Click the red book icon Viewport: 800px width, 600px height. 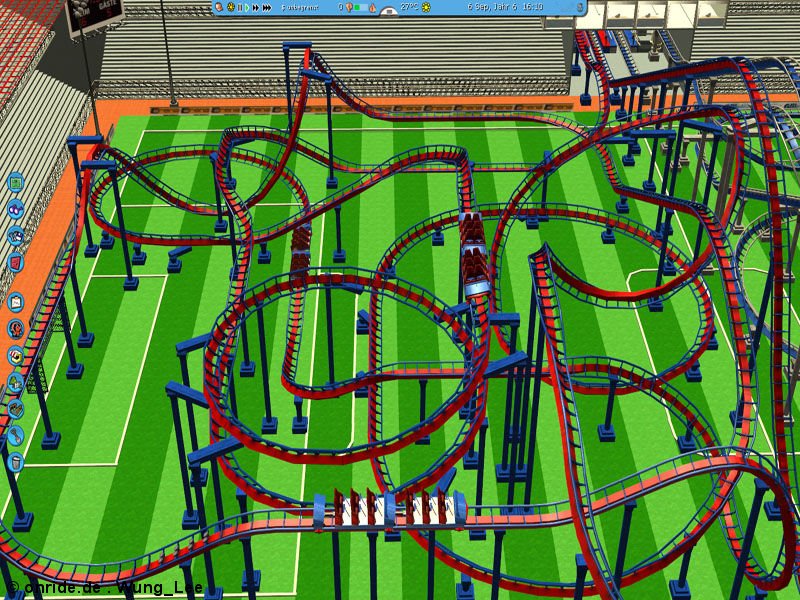pyautogui.click(x=15, y=262)
